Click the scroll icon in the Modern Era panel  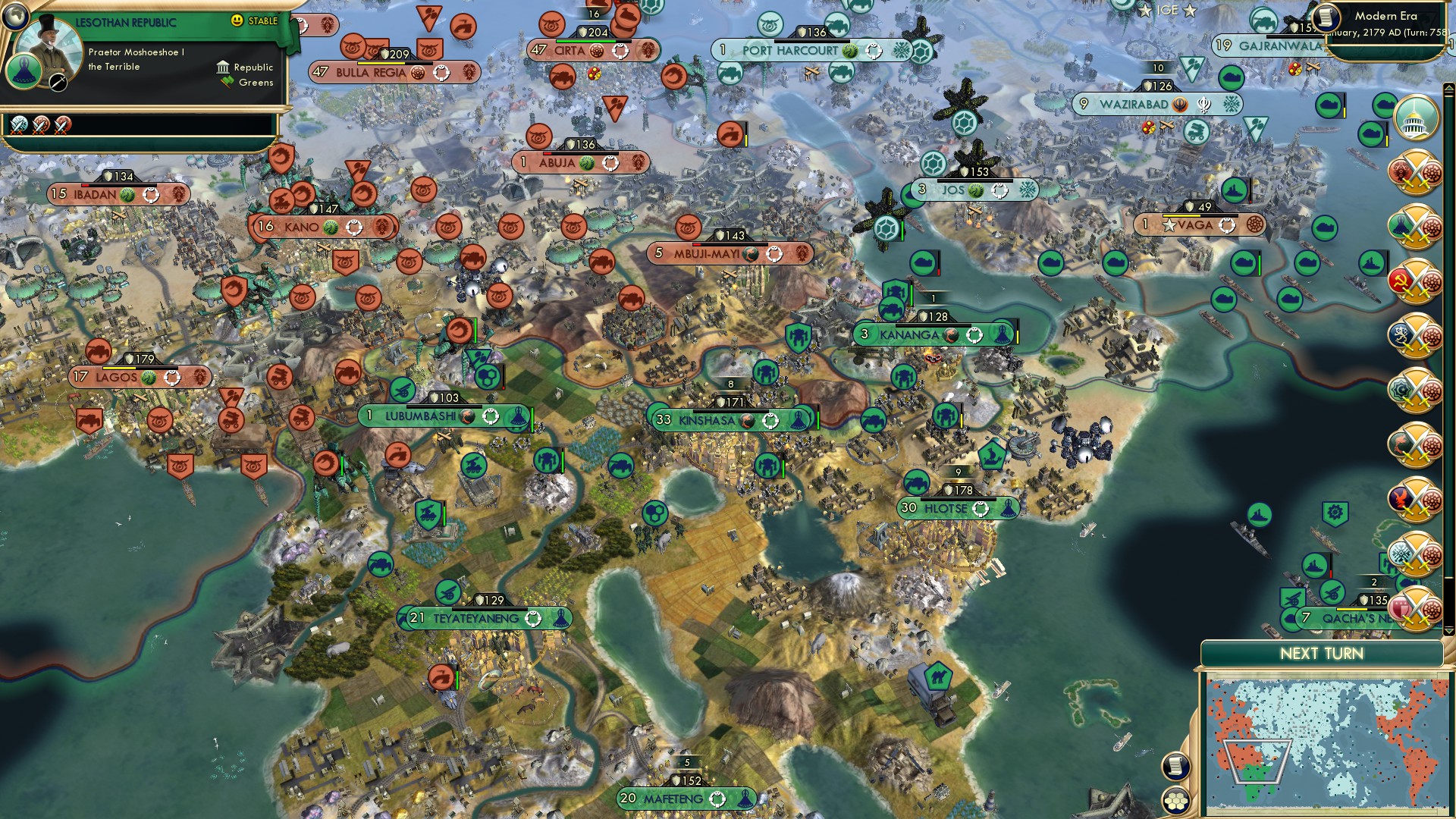coord(1327,15)
